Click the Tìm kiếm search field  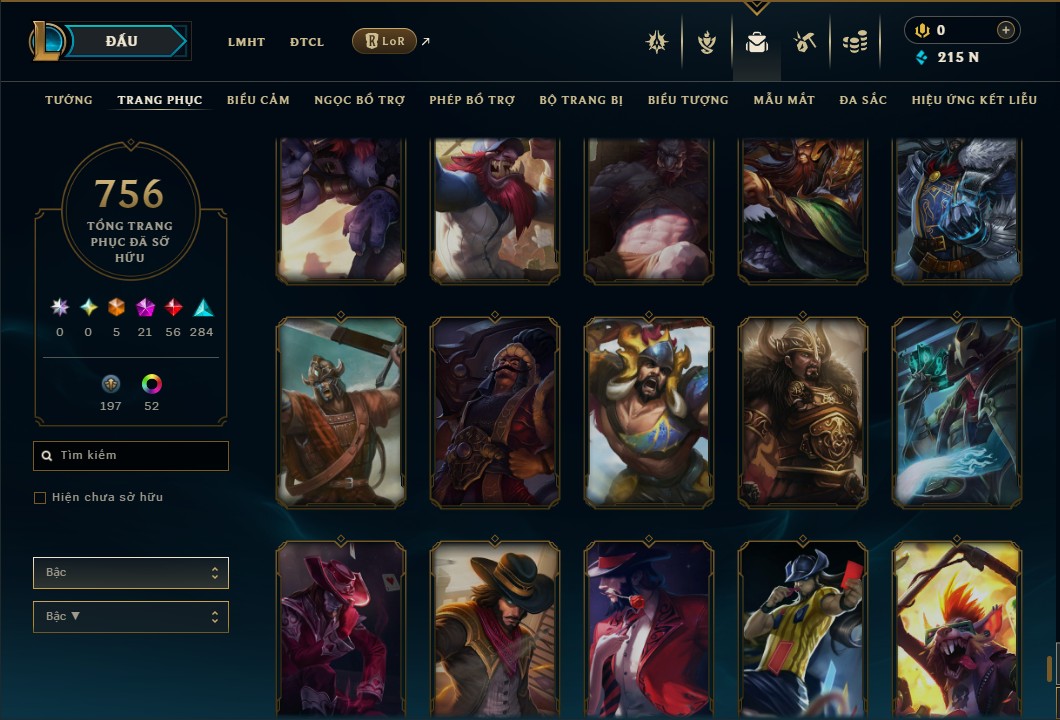(x=131, y=456)
